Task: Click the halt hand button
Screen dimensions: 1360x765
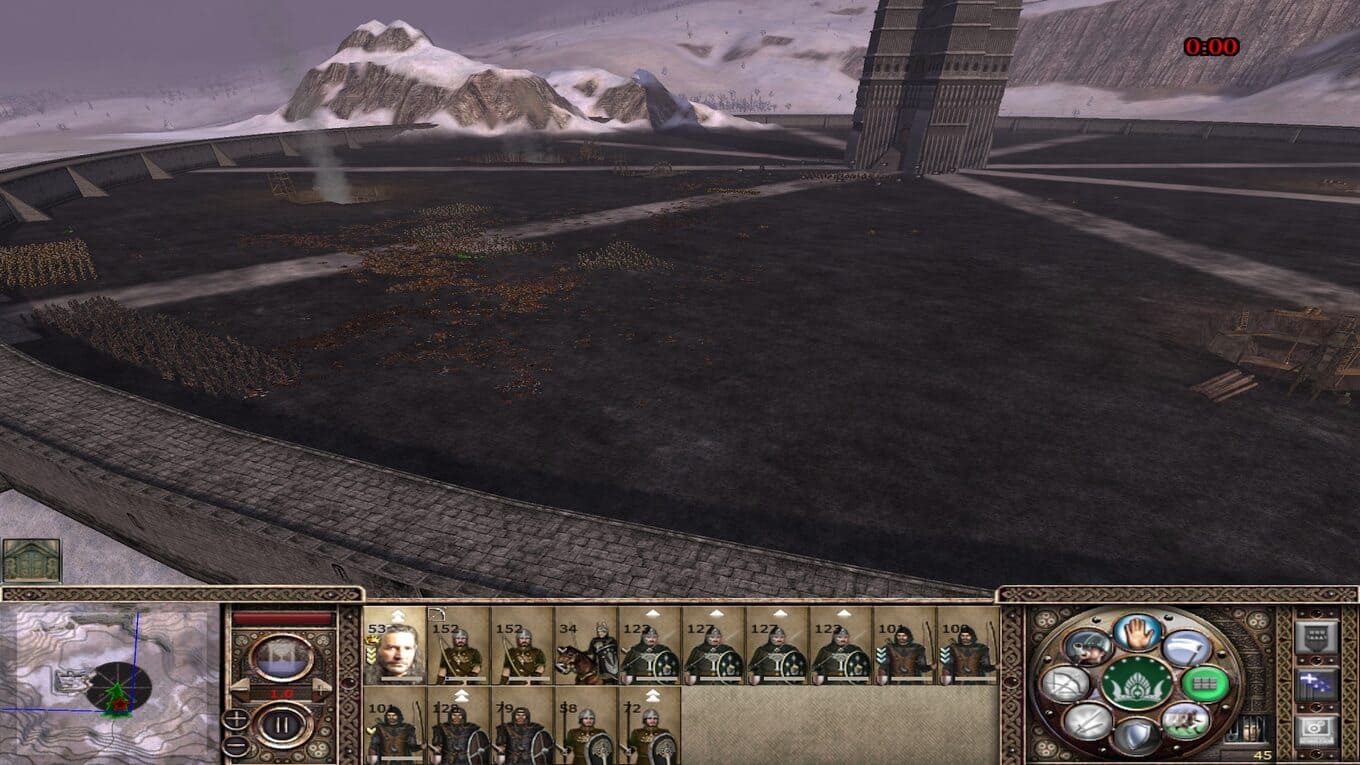Action: (1137, 632)
